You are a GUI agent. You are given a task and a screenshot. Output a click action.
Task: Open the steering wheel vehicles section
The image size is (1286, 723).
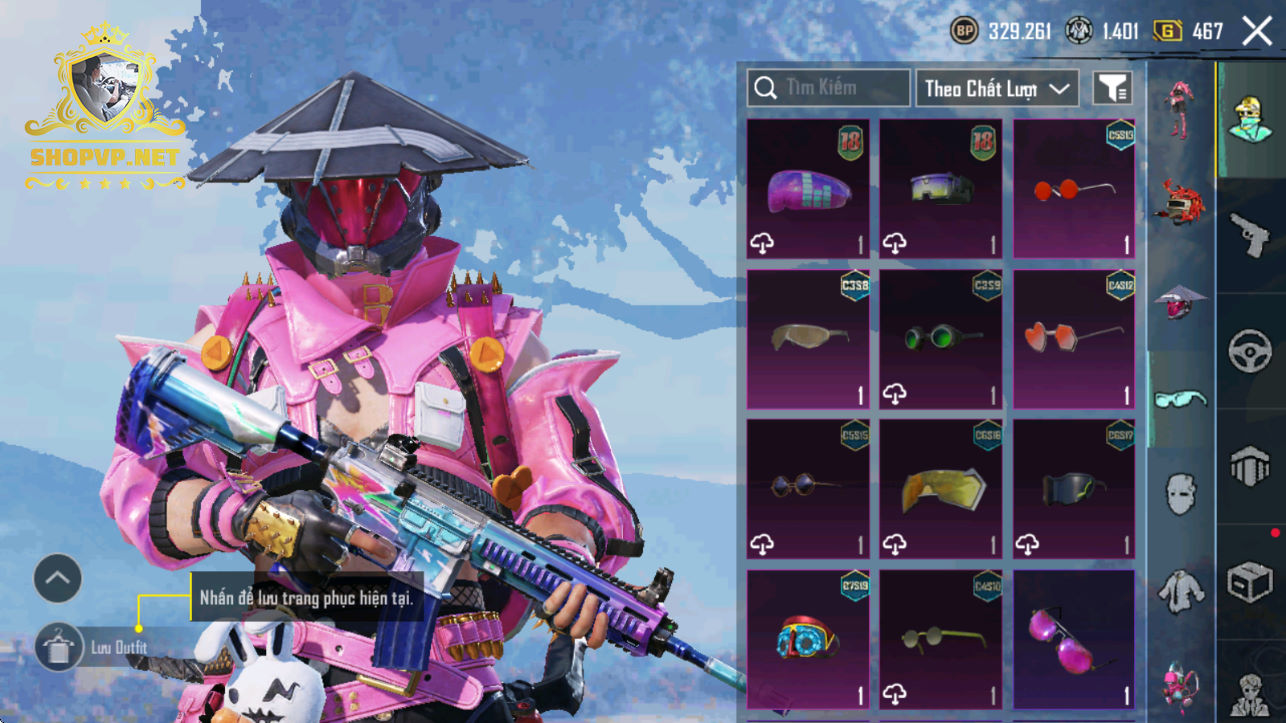tap(1249, 351)
